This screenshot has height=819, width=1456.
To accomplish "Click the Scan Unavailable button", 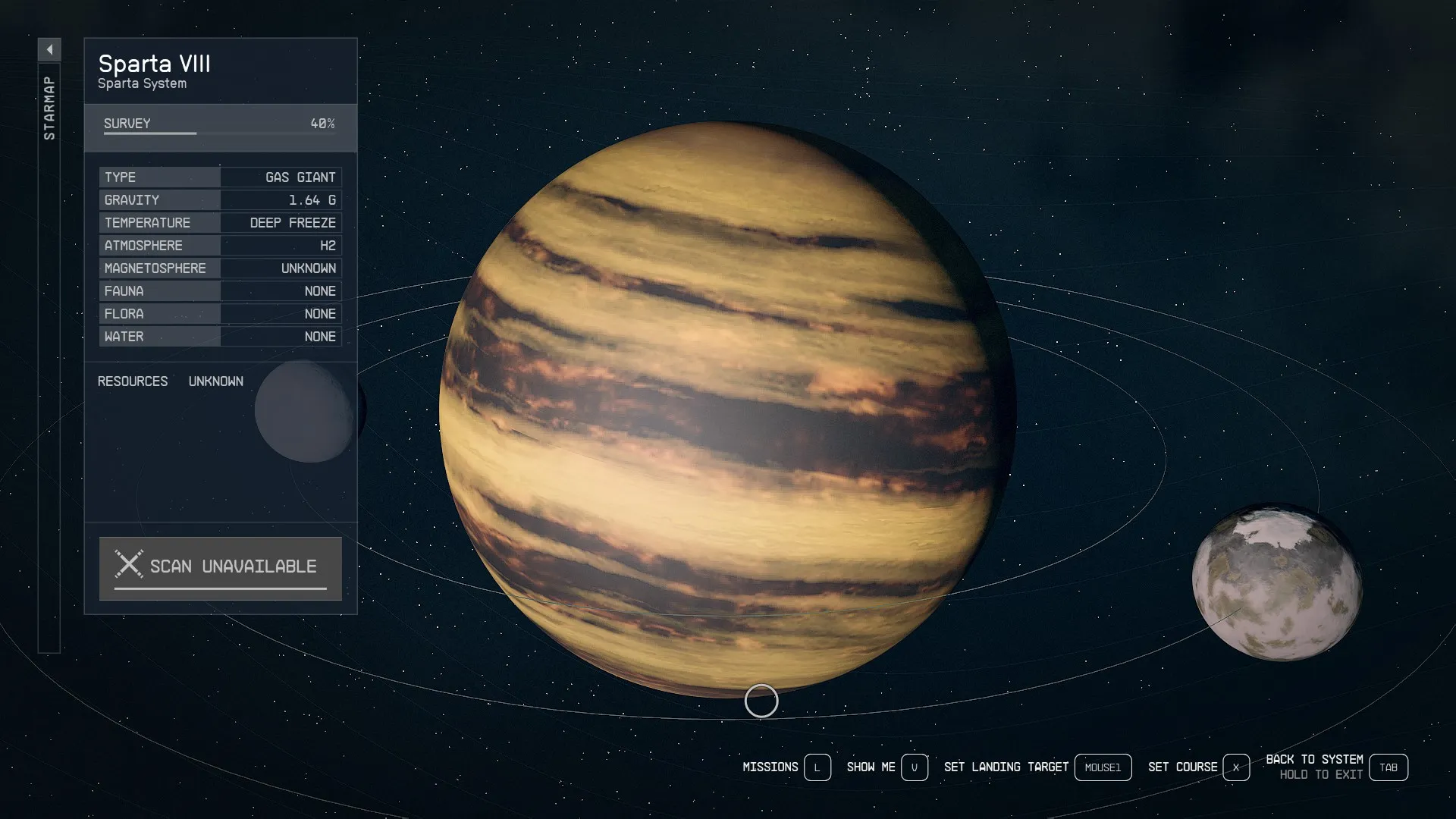I will (221, 567).
